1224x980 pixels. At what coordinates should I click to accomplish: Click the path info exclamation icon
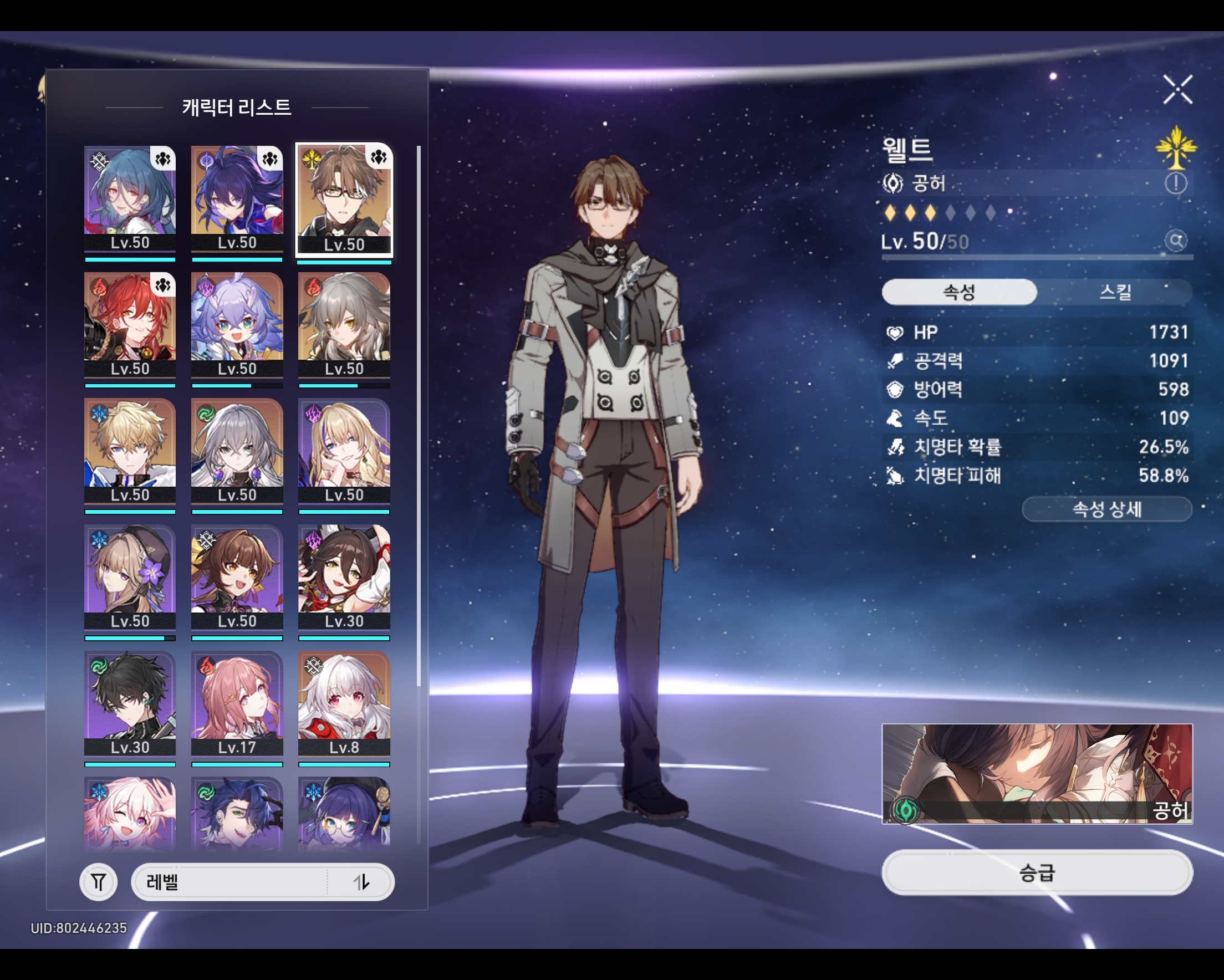[1176, 183]
